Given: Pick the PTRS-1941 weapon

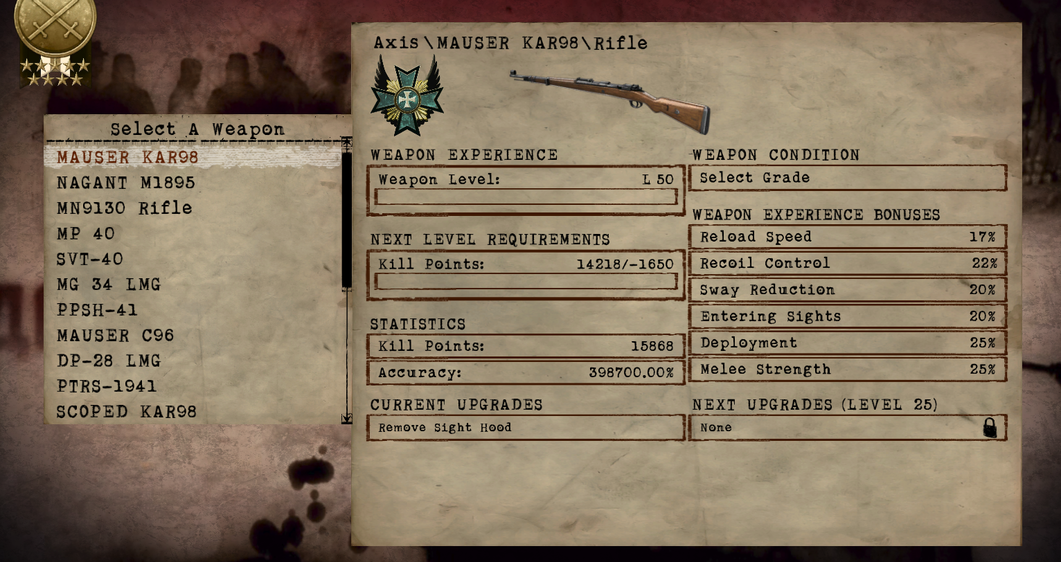Looking at the screenshot, I should [x=106, y=386].
